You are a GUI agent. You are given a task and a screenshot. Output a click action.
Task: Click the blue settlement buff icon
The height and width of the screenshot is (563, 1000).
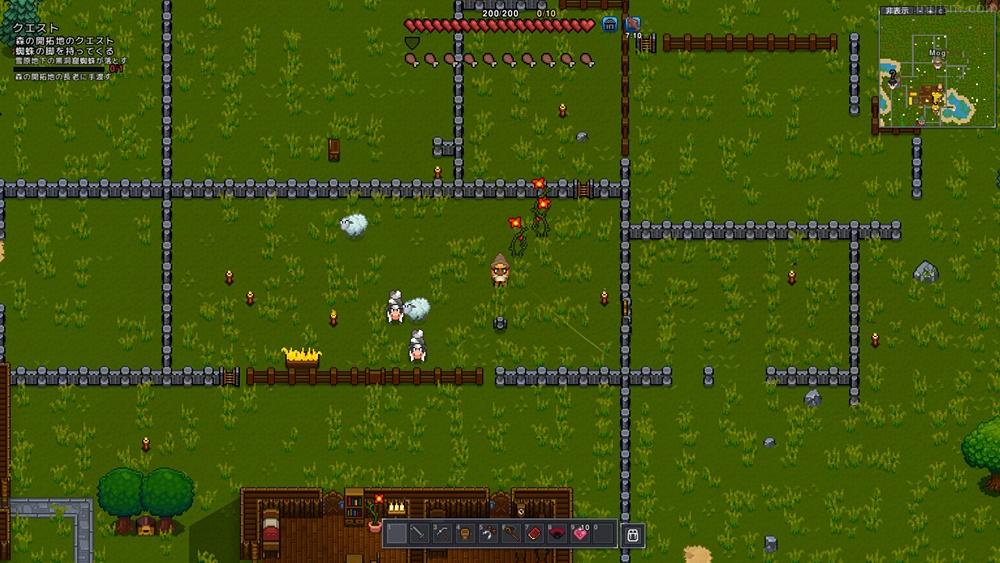tap(609, 25)
